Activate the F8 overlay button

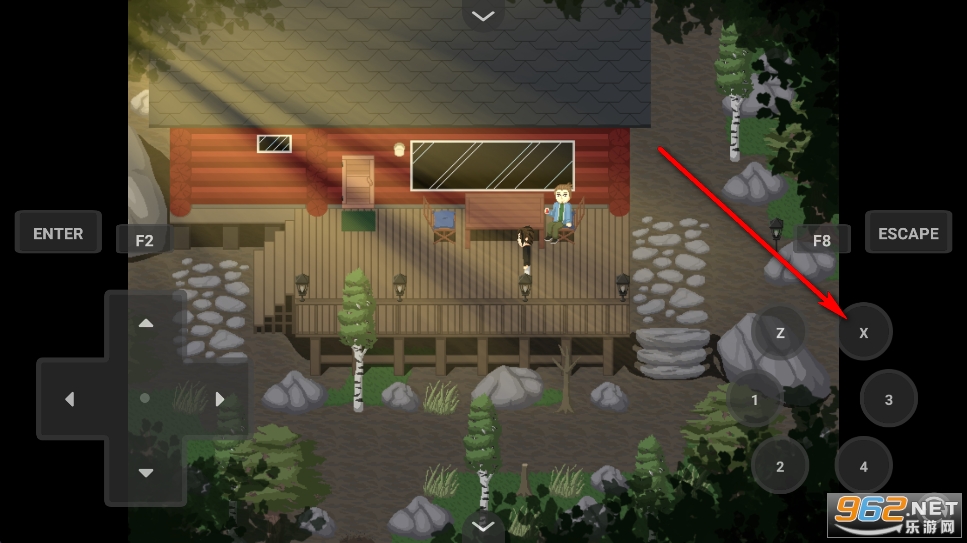pyautogui.click(x=821, y=240)
